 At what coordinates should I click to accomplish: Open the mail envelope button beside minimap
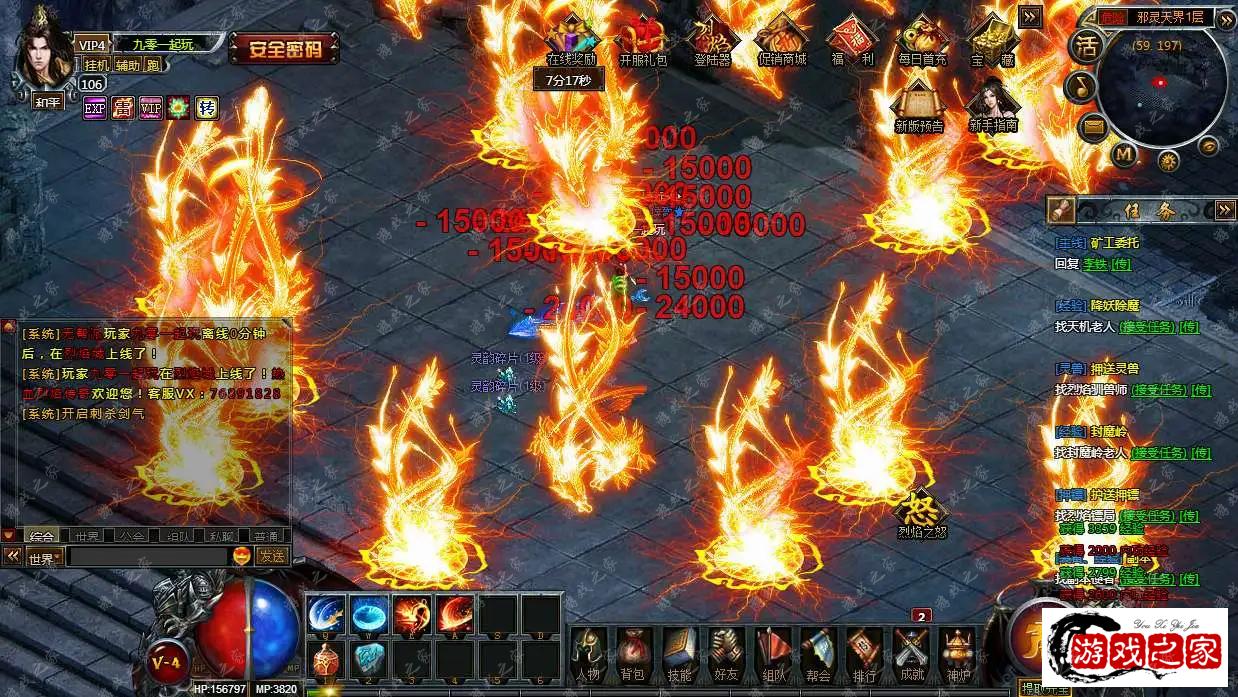click(1093, 127)
